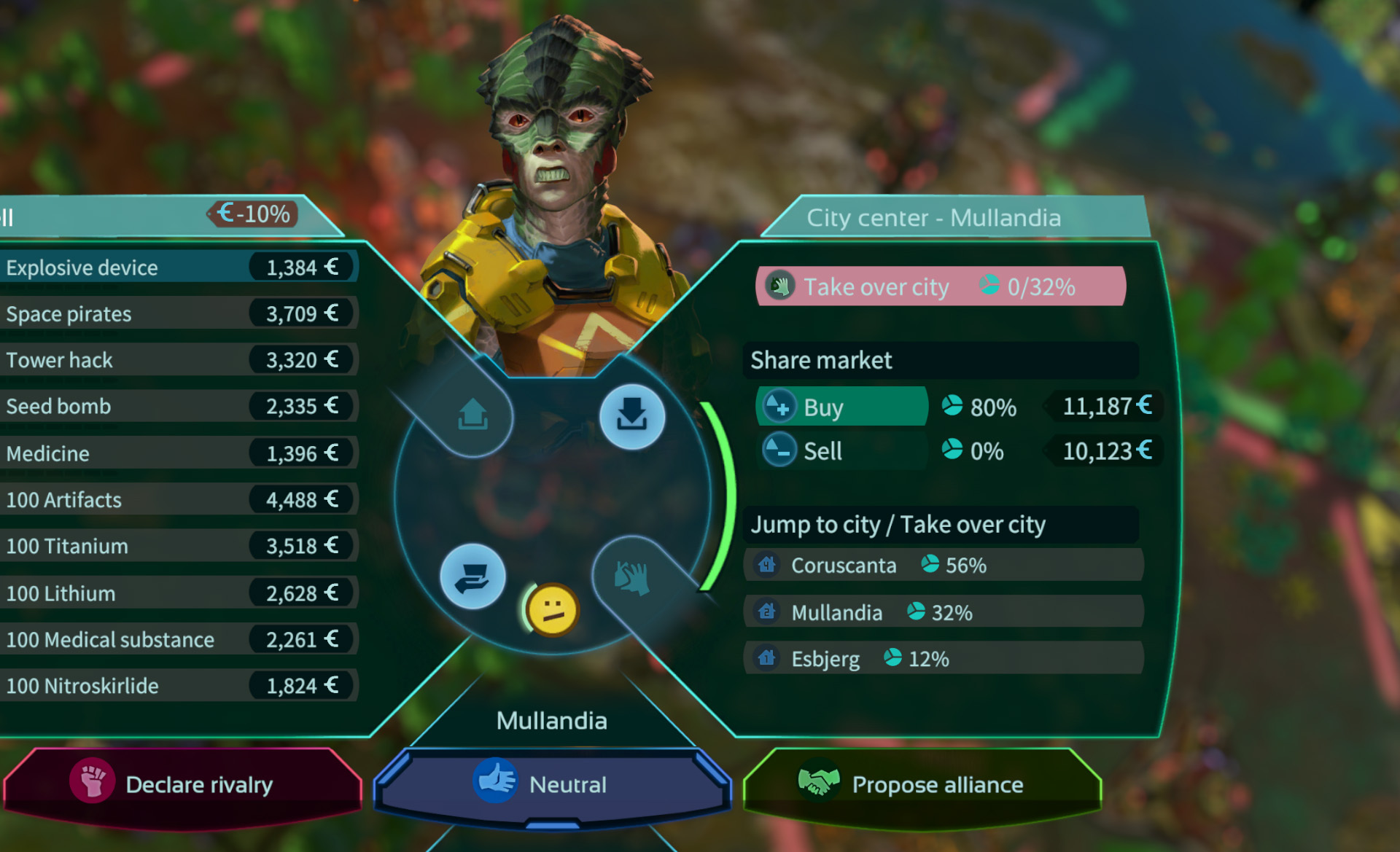Choose 100 Medical substance
Screen dimensions: 1400x852
pyautogui.click(x=175, y=639)
